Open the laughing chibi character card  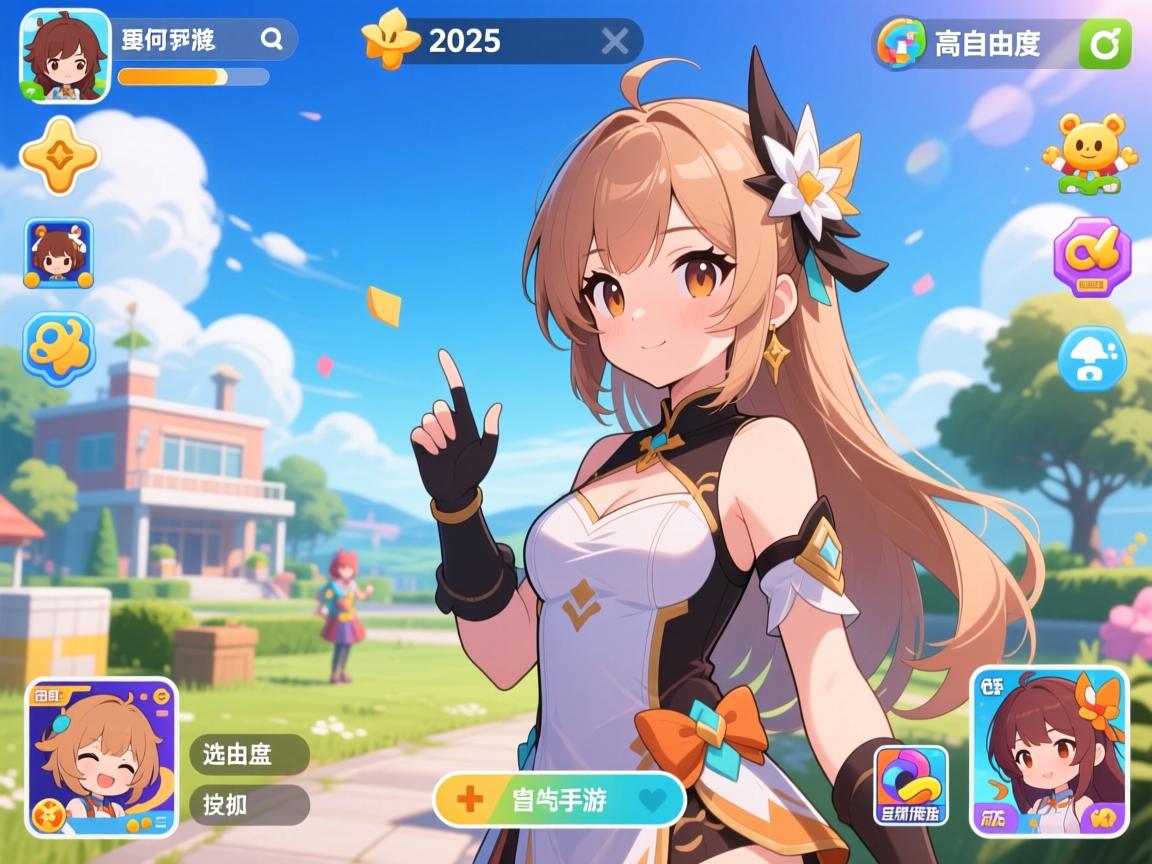(x=101, y=757)
